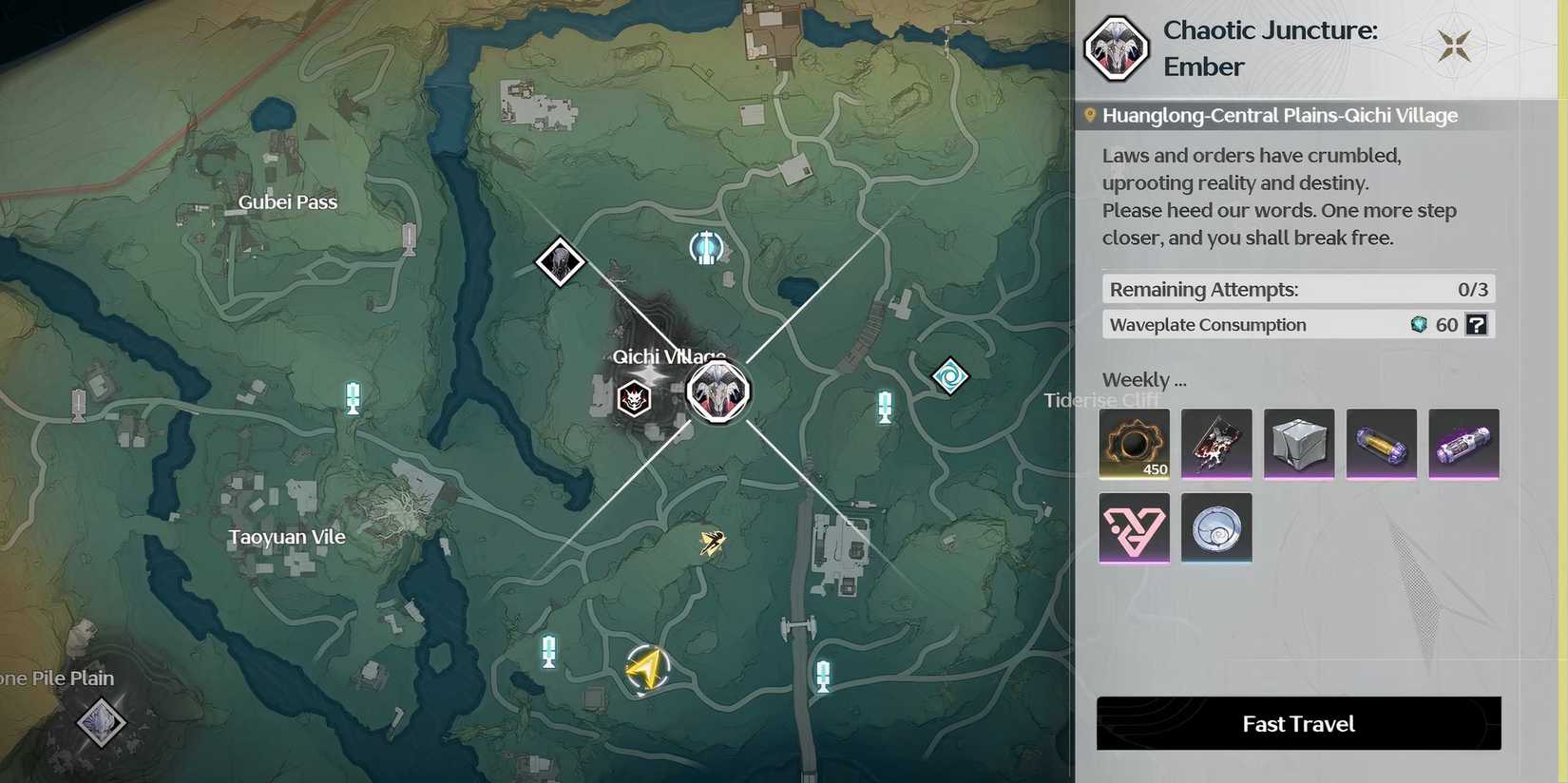Screen dimensions: 1568x783
Task: Open the Waveplate Consumption help question mark
Action: 1476,324
